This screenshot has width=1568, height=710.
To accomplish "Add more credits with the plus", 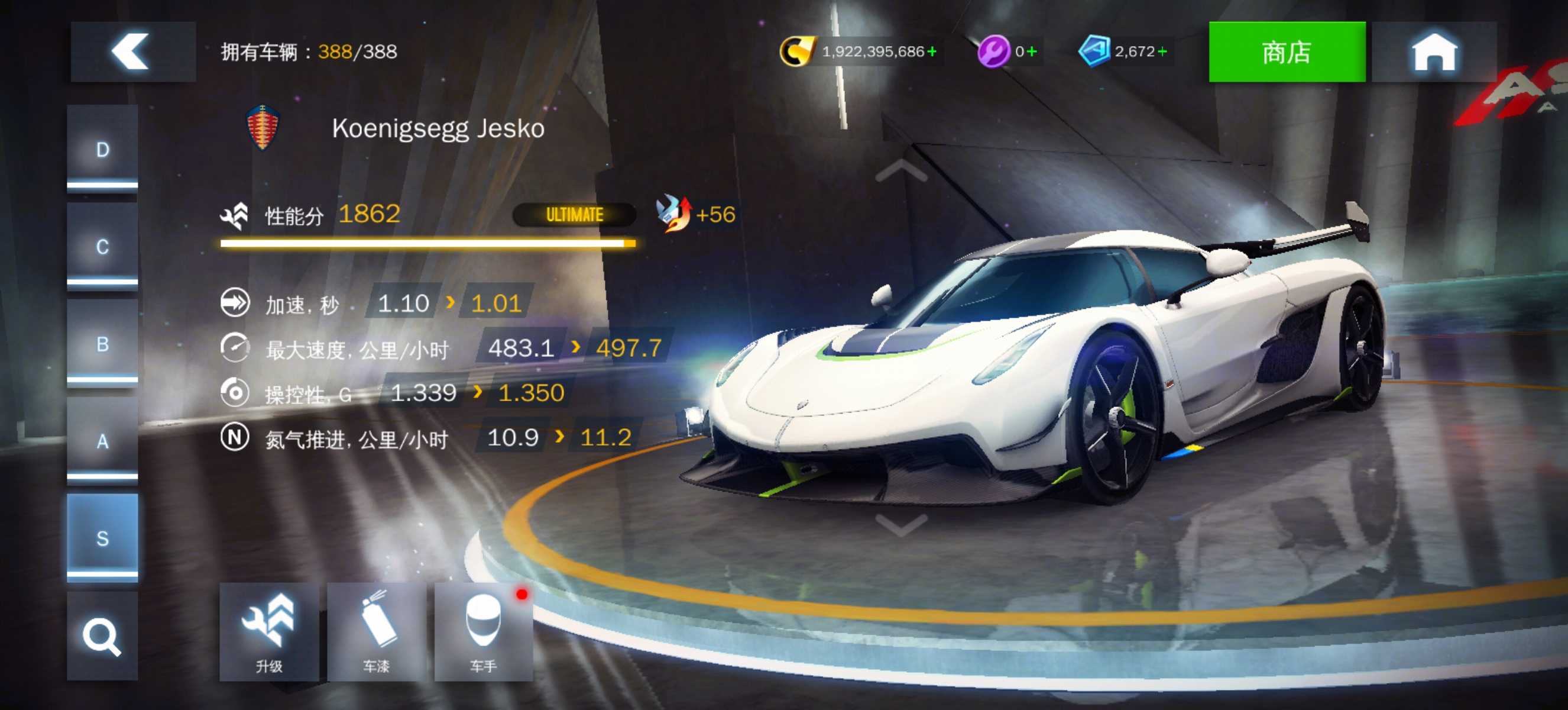I will tap(931, 51).
